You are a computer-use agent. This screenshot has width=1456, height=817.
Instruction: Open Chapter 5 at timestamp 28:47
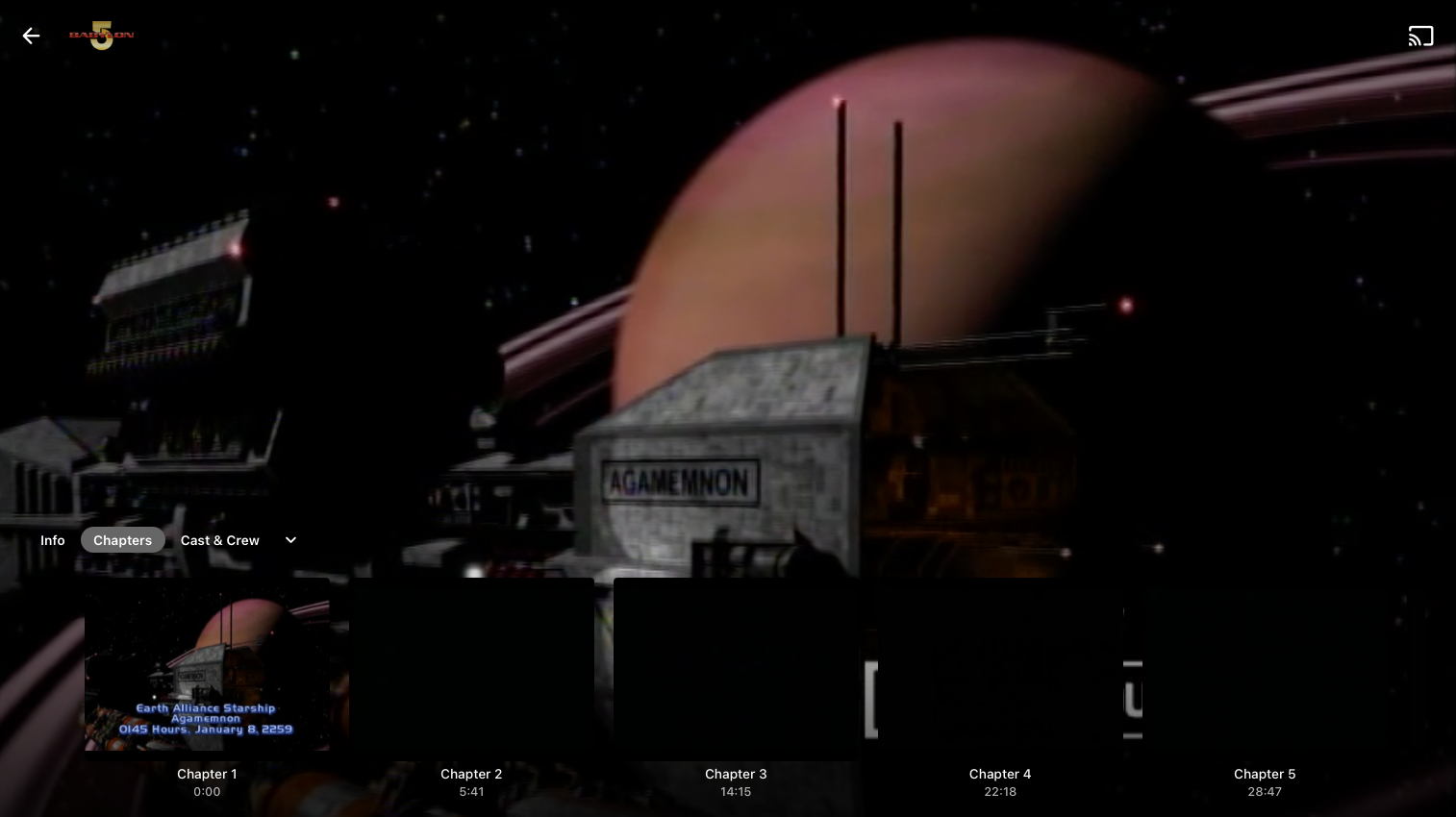coord(1265,667)
